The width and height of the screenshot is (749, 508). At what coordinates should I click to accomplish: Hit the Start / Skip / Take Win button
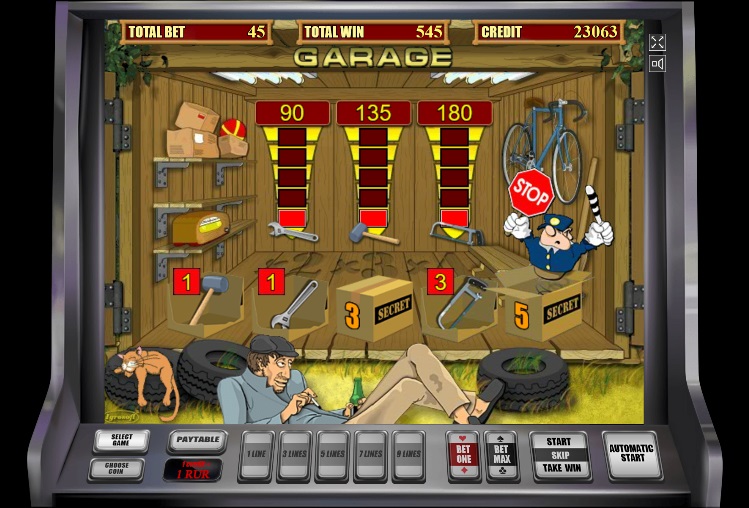(559, 455)
